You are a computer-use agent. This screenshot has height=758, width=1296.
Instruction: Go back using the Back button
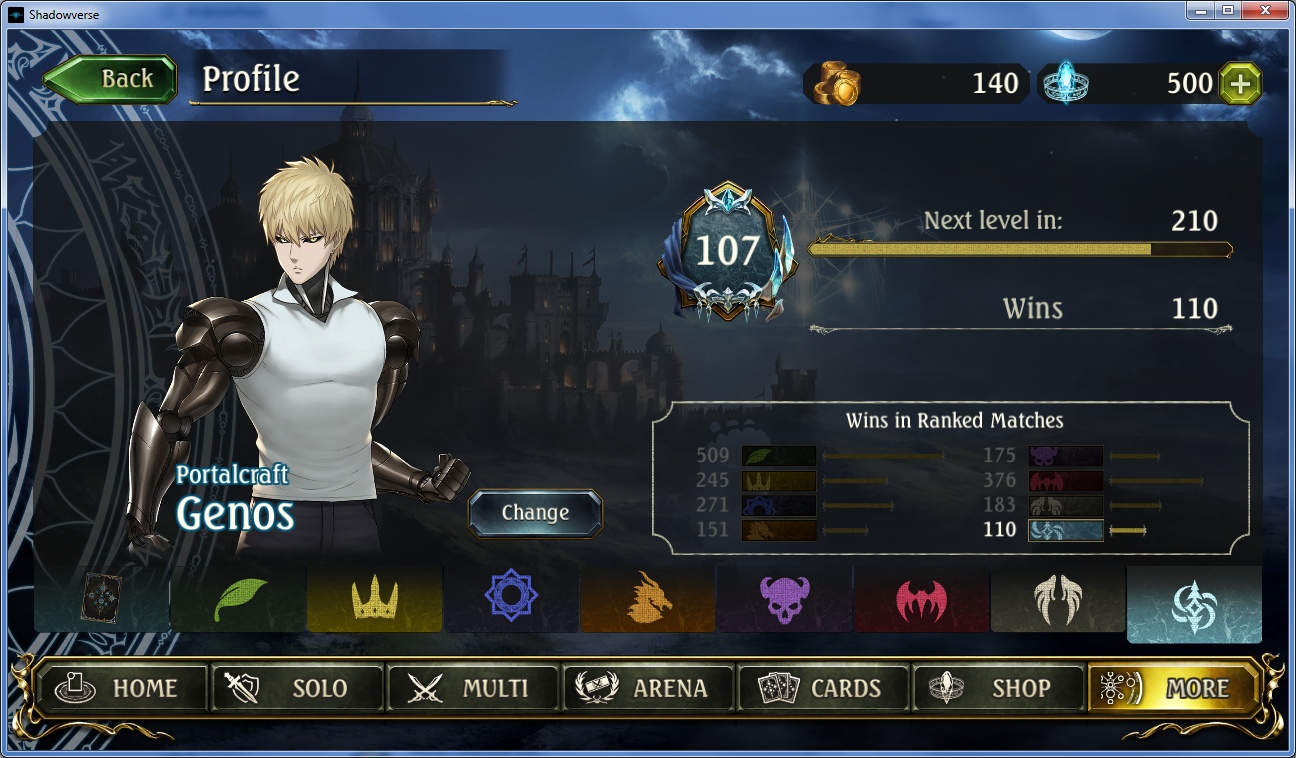click(x=110, y=79)
